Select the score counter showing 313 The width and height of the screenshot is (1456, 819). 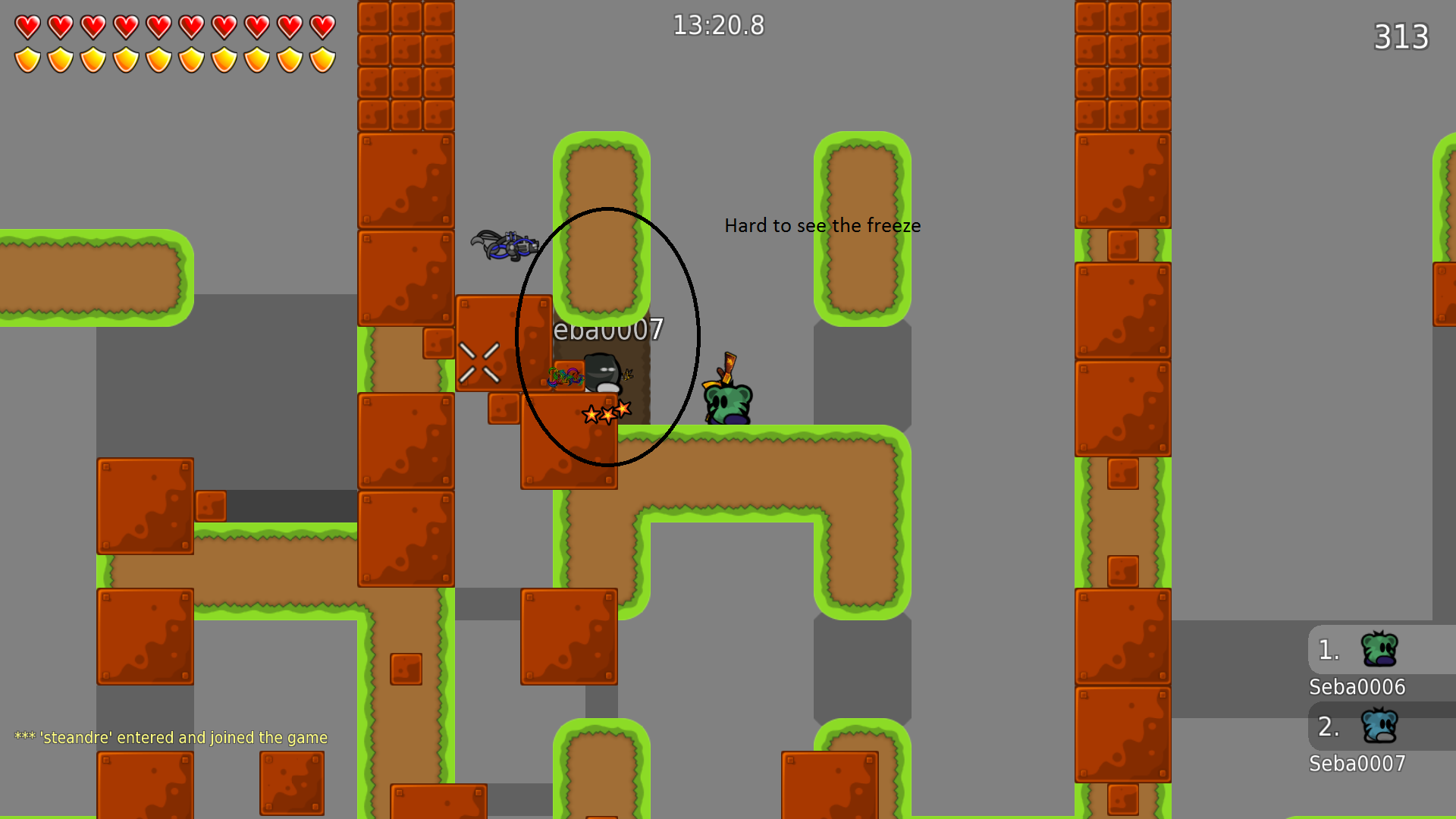pos(1401,36)
